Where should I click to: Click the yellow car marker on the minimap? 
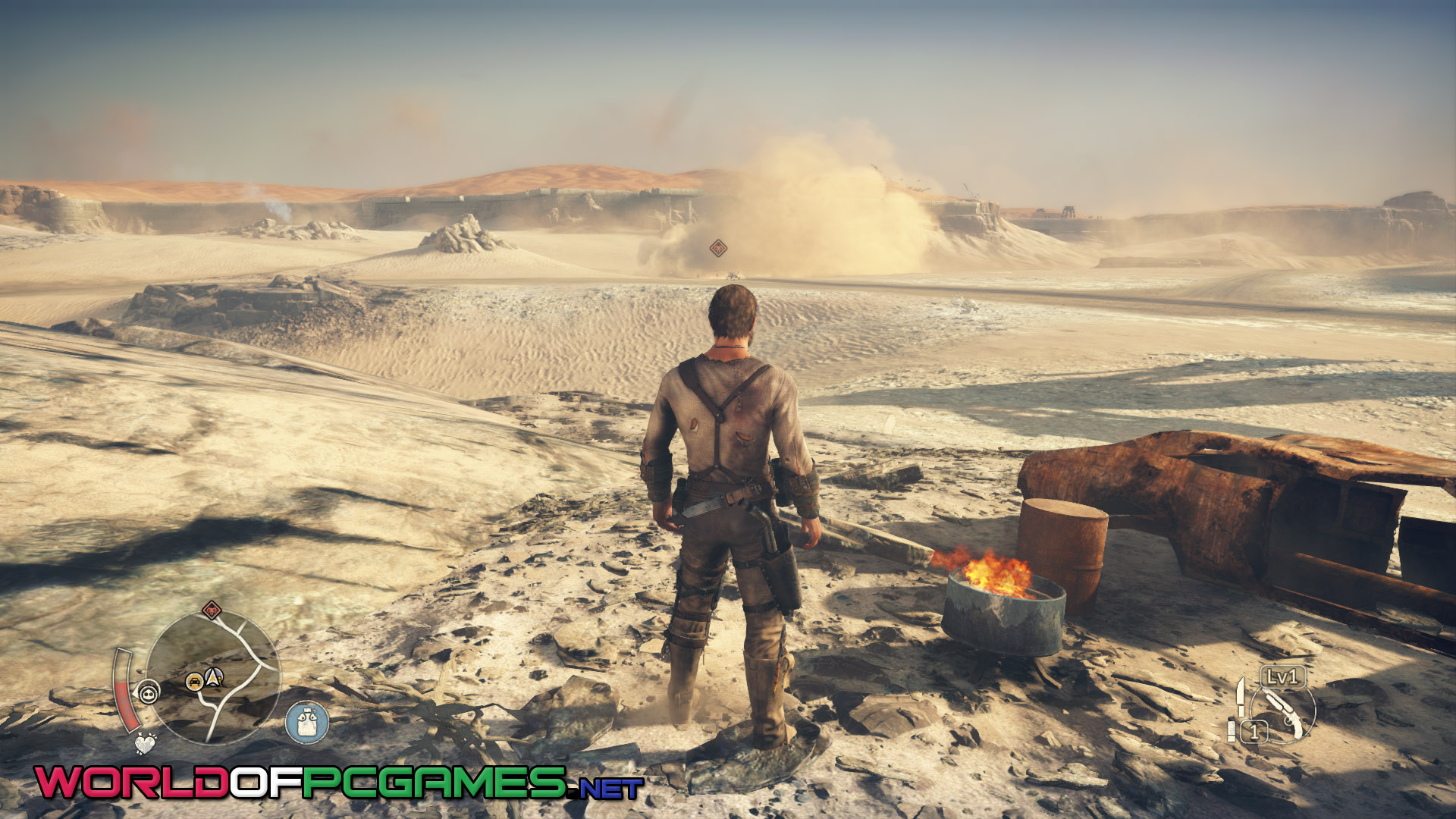click(x=194, y=681)
